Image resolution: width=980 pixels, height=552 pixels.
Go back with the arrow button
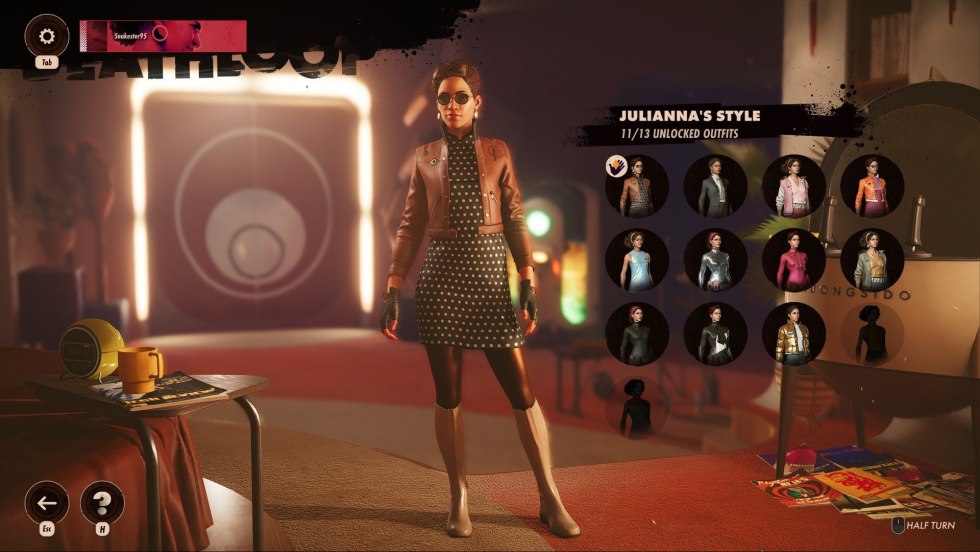pyautogui.click(x=47, y=502)
